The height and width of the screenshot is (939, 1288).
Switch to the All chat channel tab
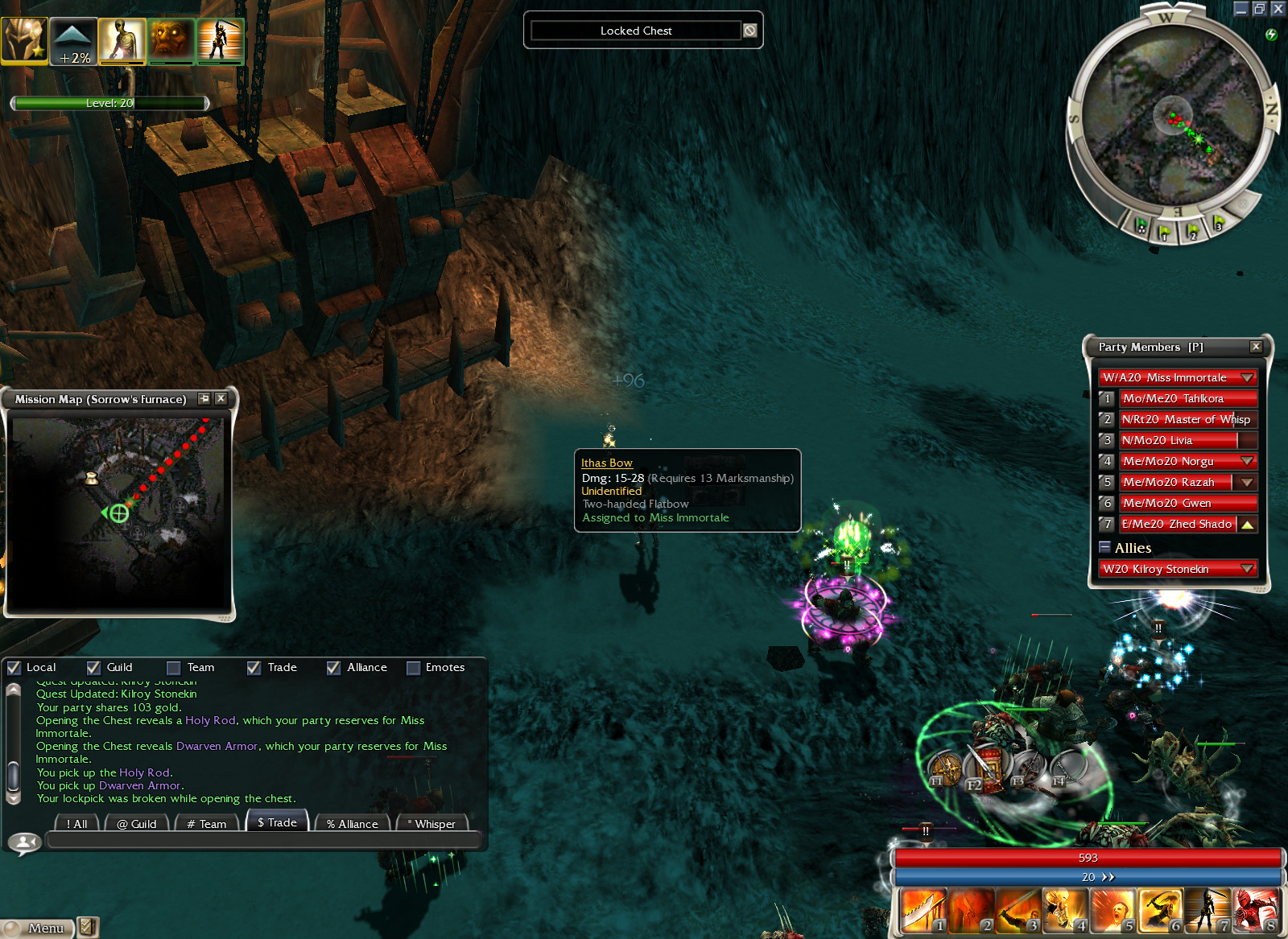coord(77,823)
